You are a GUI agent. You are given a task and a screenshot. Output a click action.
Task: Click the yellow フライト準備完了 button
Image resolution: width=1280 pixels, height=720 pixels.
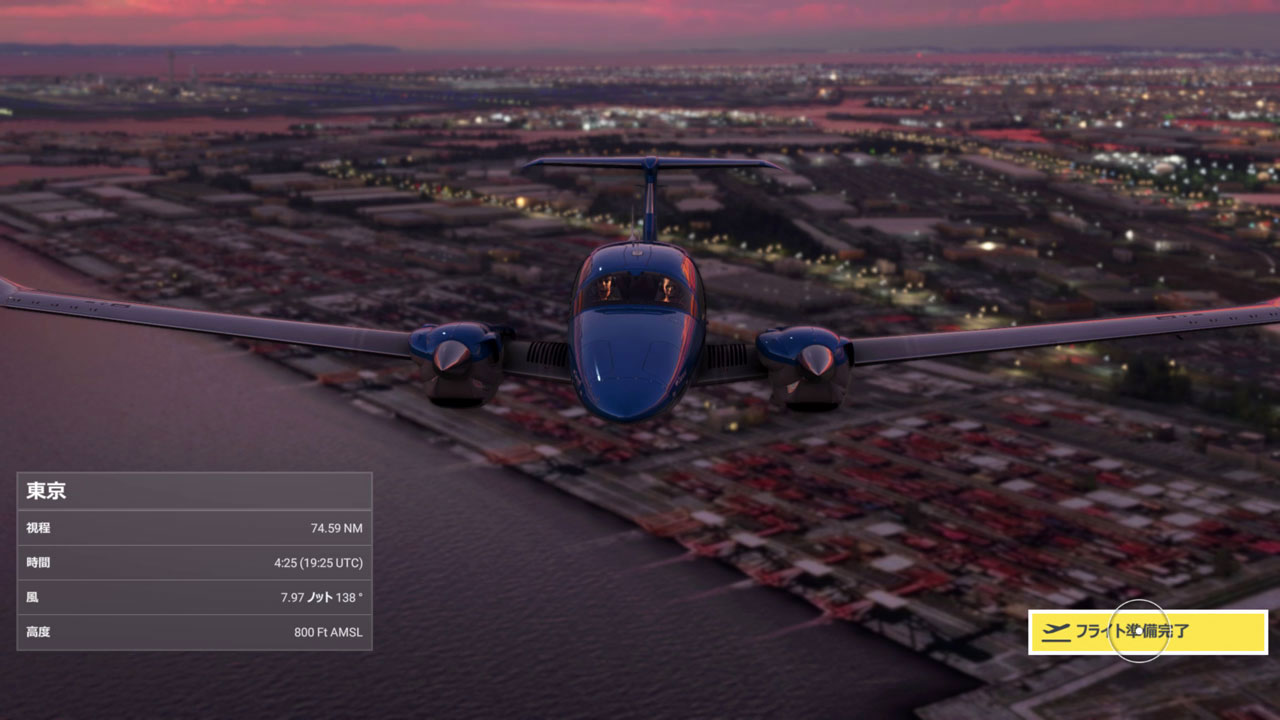tap(1147, 632)
